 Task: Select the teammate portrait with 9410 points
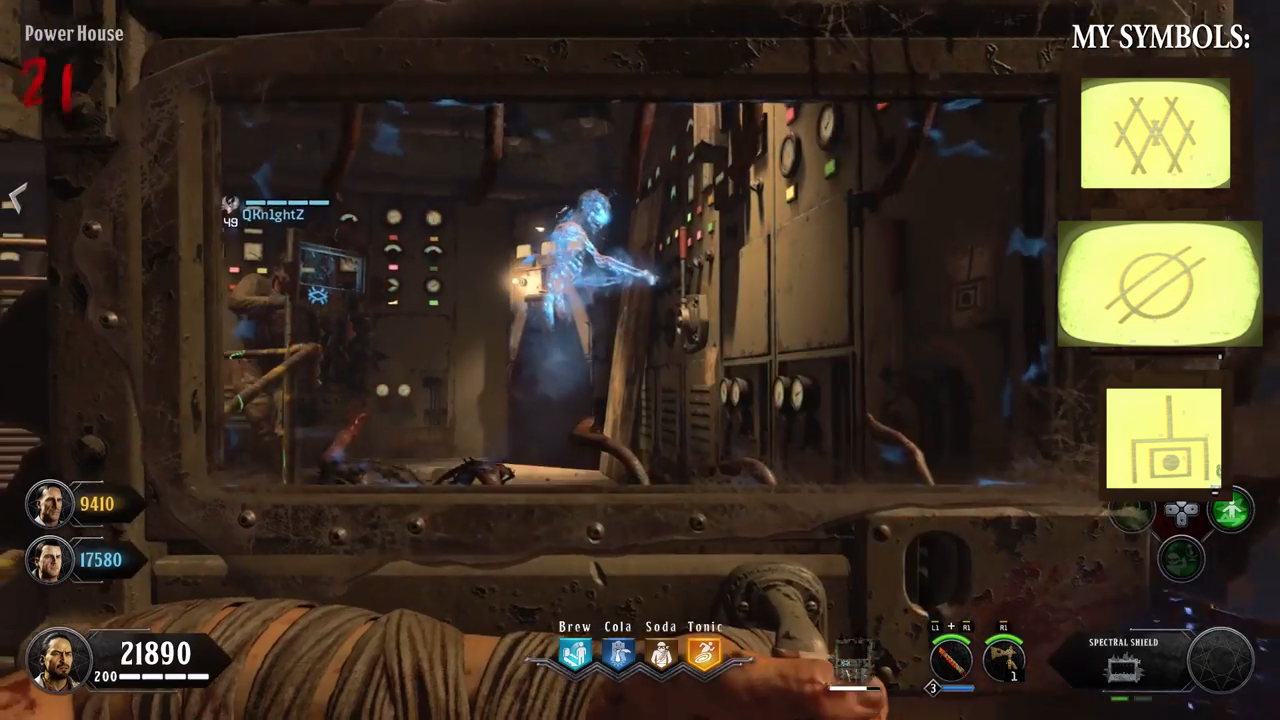(x=48, y=504)
